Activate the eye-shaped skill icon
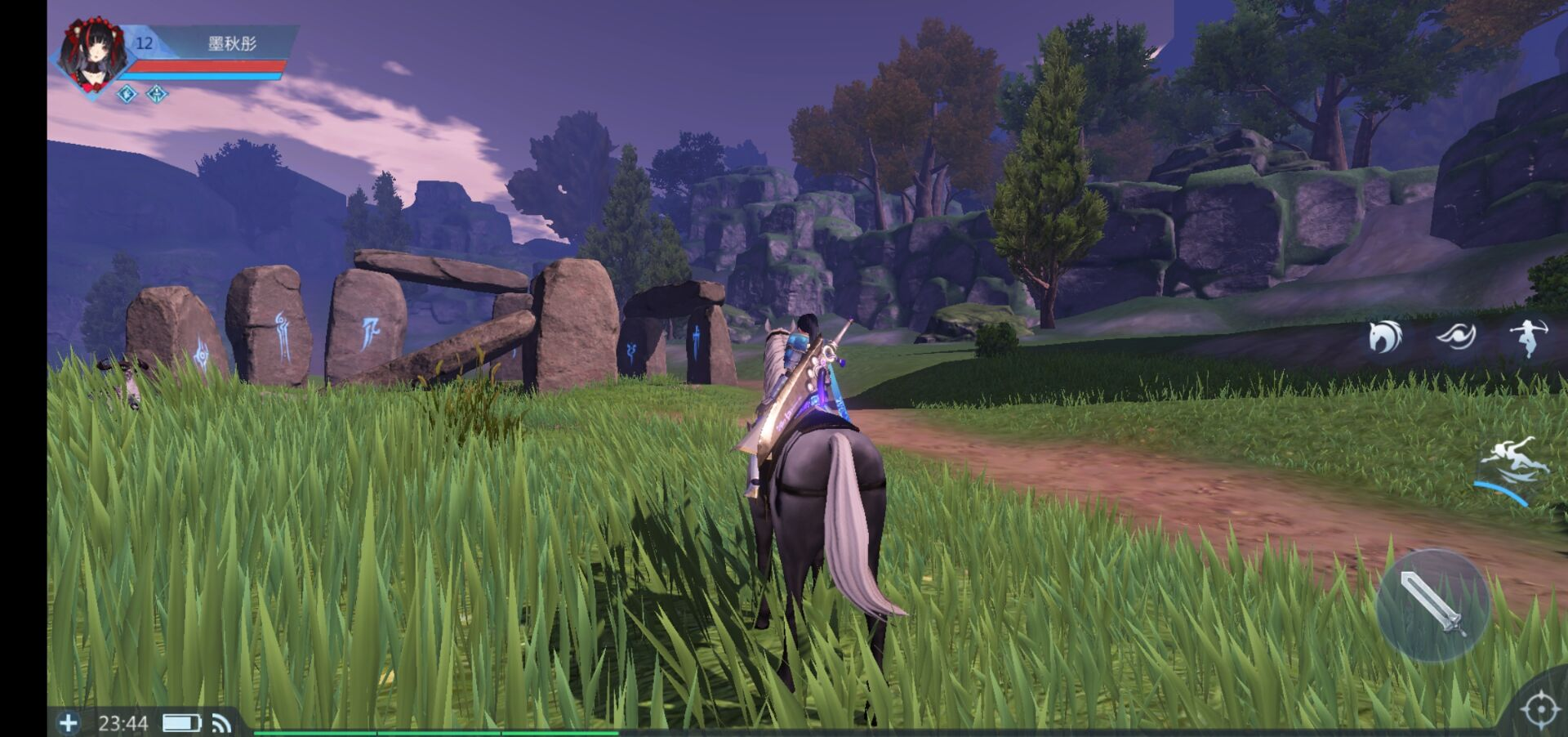1568x737 pixels. (1456, 336)
